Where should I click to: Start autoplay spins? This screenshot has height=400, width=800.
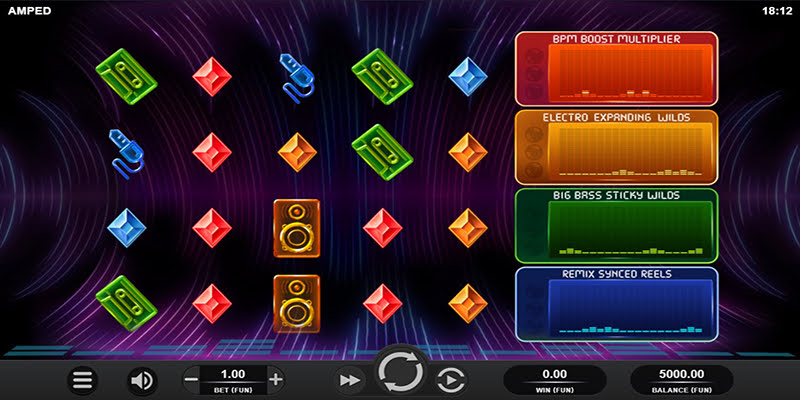point(451,380)
